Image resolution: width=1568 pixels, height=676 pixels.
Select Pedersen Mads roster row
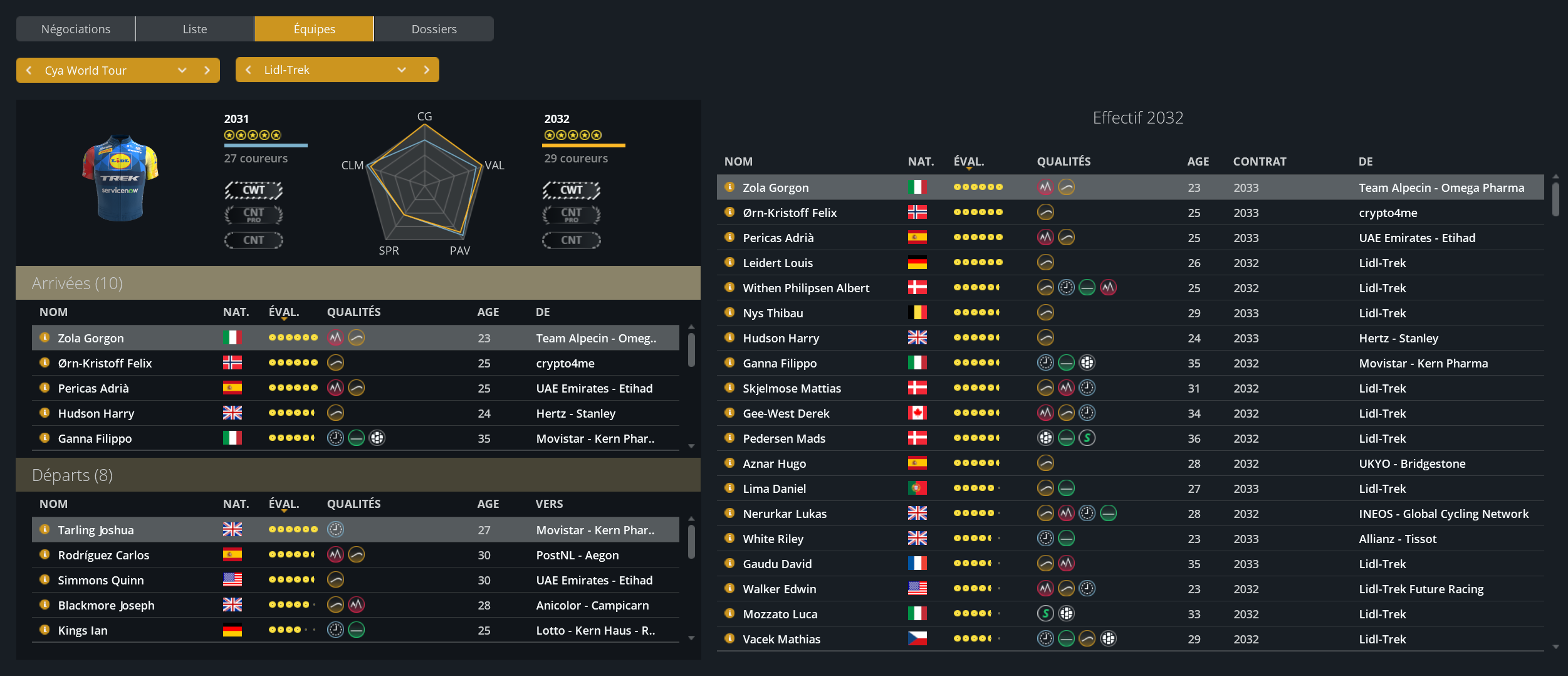pos(783,438)
